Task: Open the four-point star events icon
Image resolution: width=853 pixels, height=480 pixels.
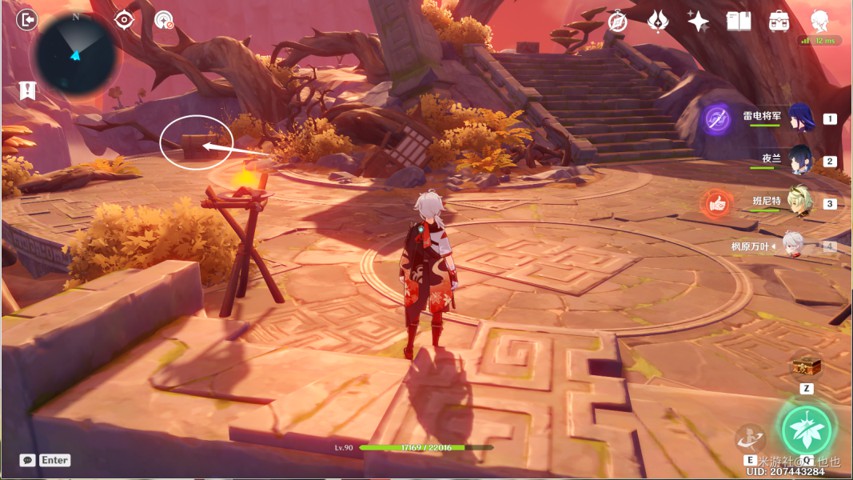Action: (x=698, y=21)
